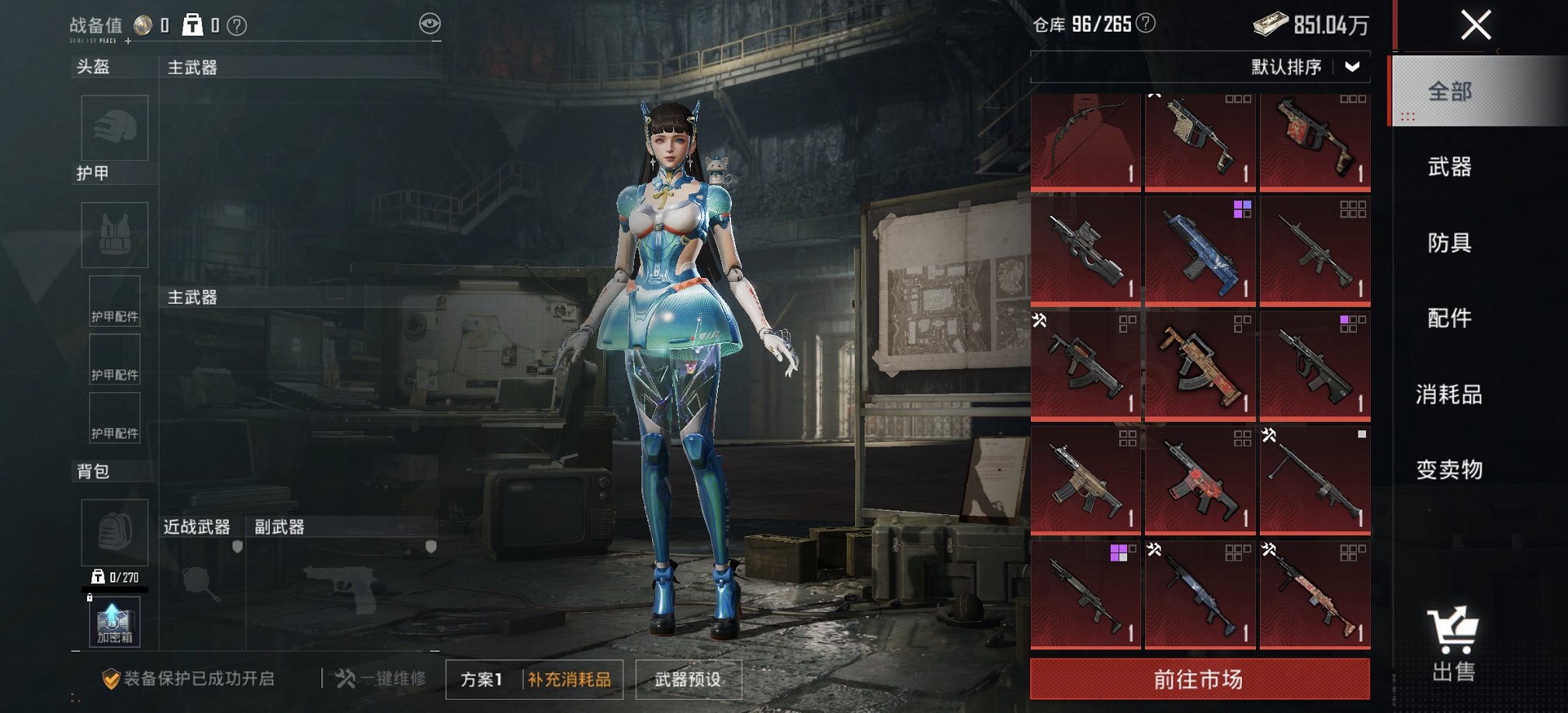This screenshot has height=713, width=1568.
Task: Click 补充消耗品 to restock consumables
Action: pos(570,680)
